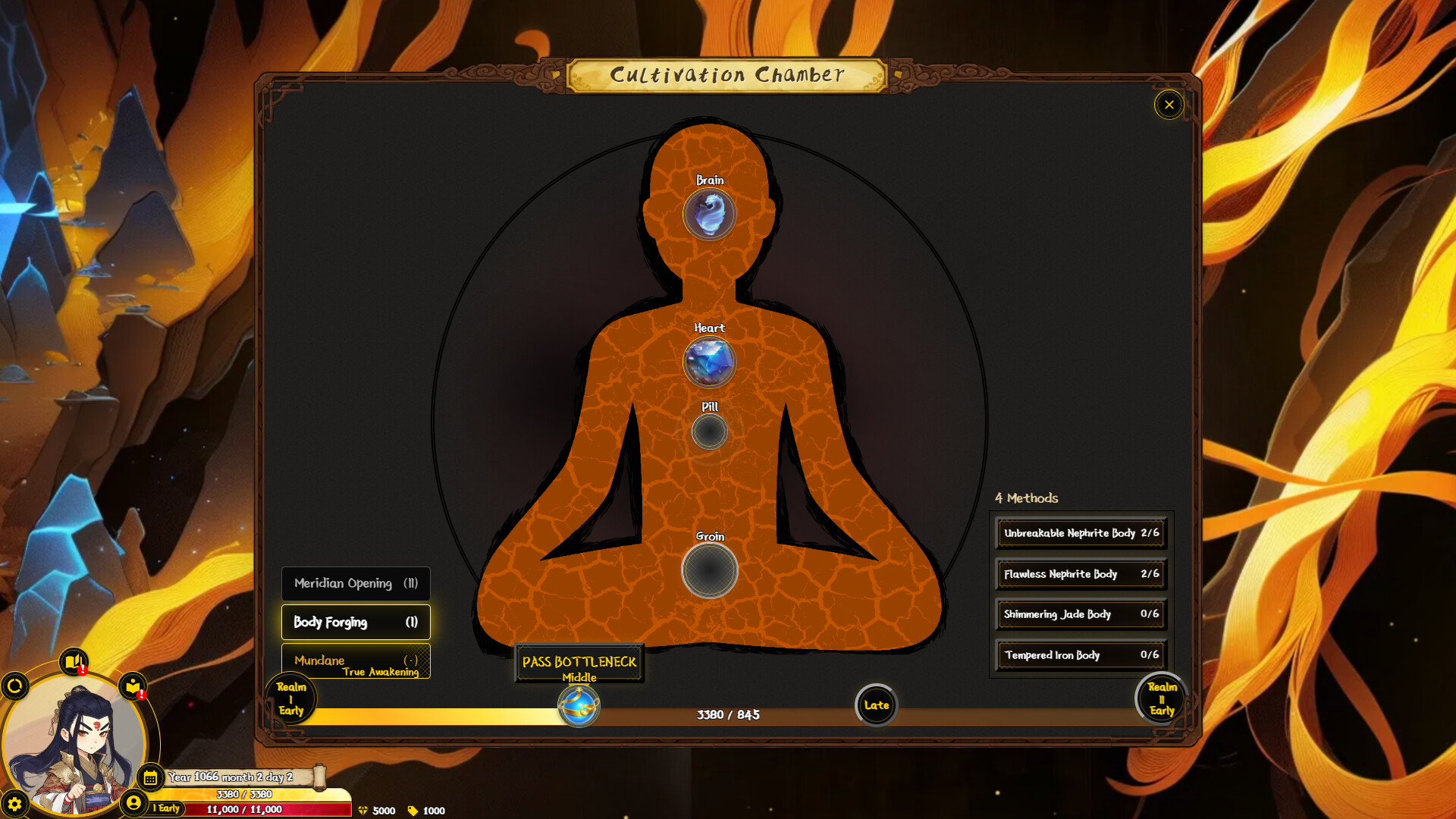This screenshot has height=819, width=1456.
Task: Choose the Unbreakable Nephrite Body method
Action: 1081,533
